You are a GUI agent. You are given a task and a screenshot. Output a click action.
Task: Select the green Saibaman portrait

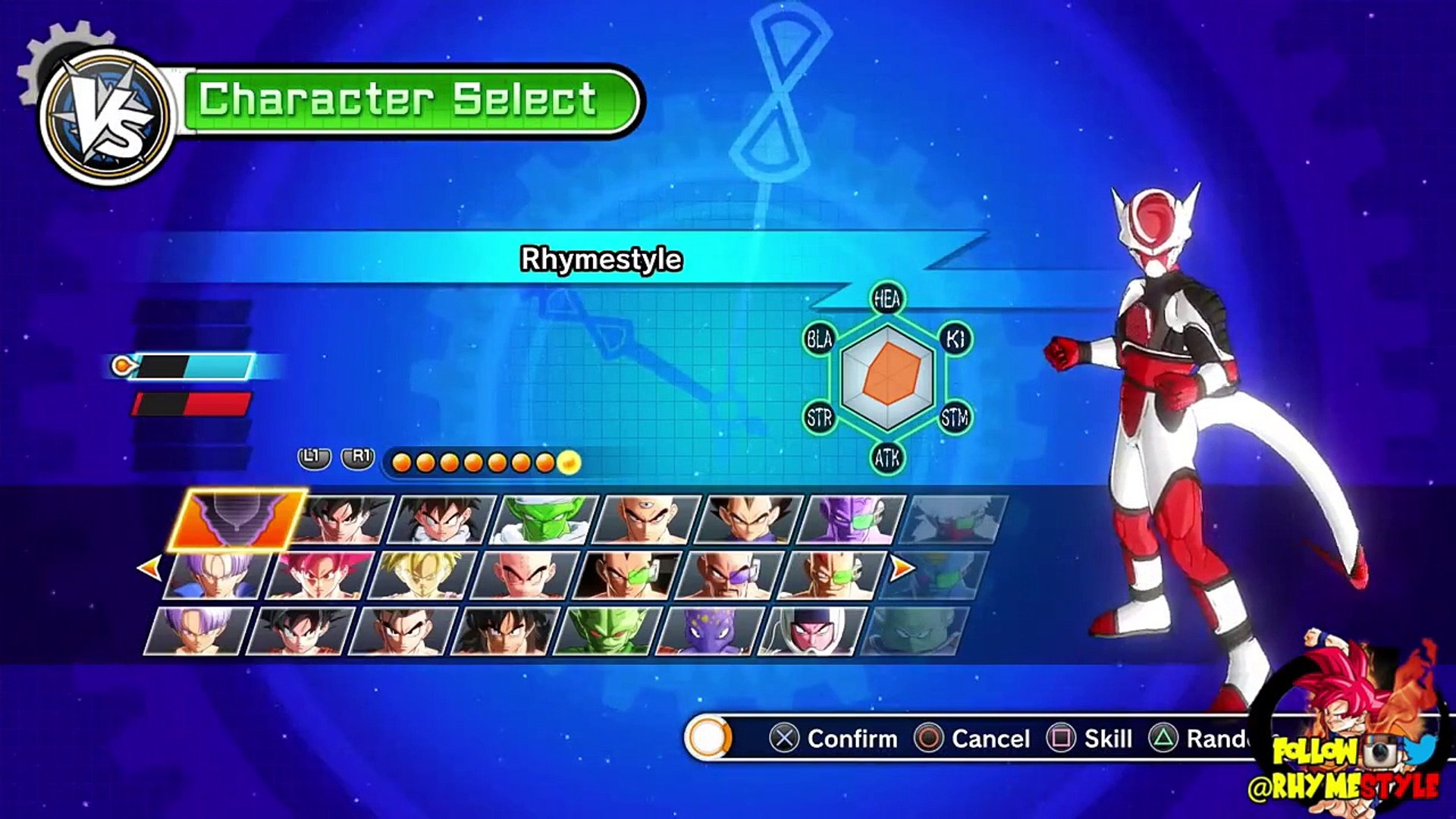(607, 631)
